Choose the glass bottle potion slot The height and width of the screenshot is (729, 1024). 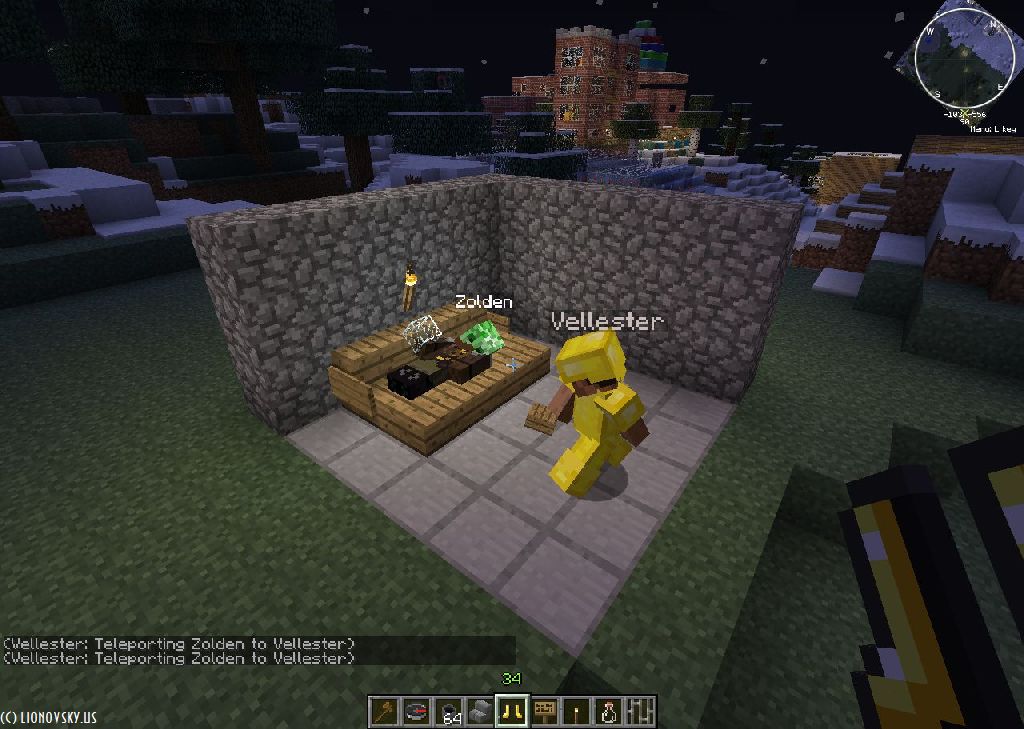tap(609, 711)
